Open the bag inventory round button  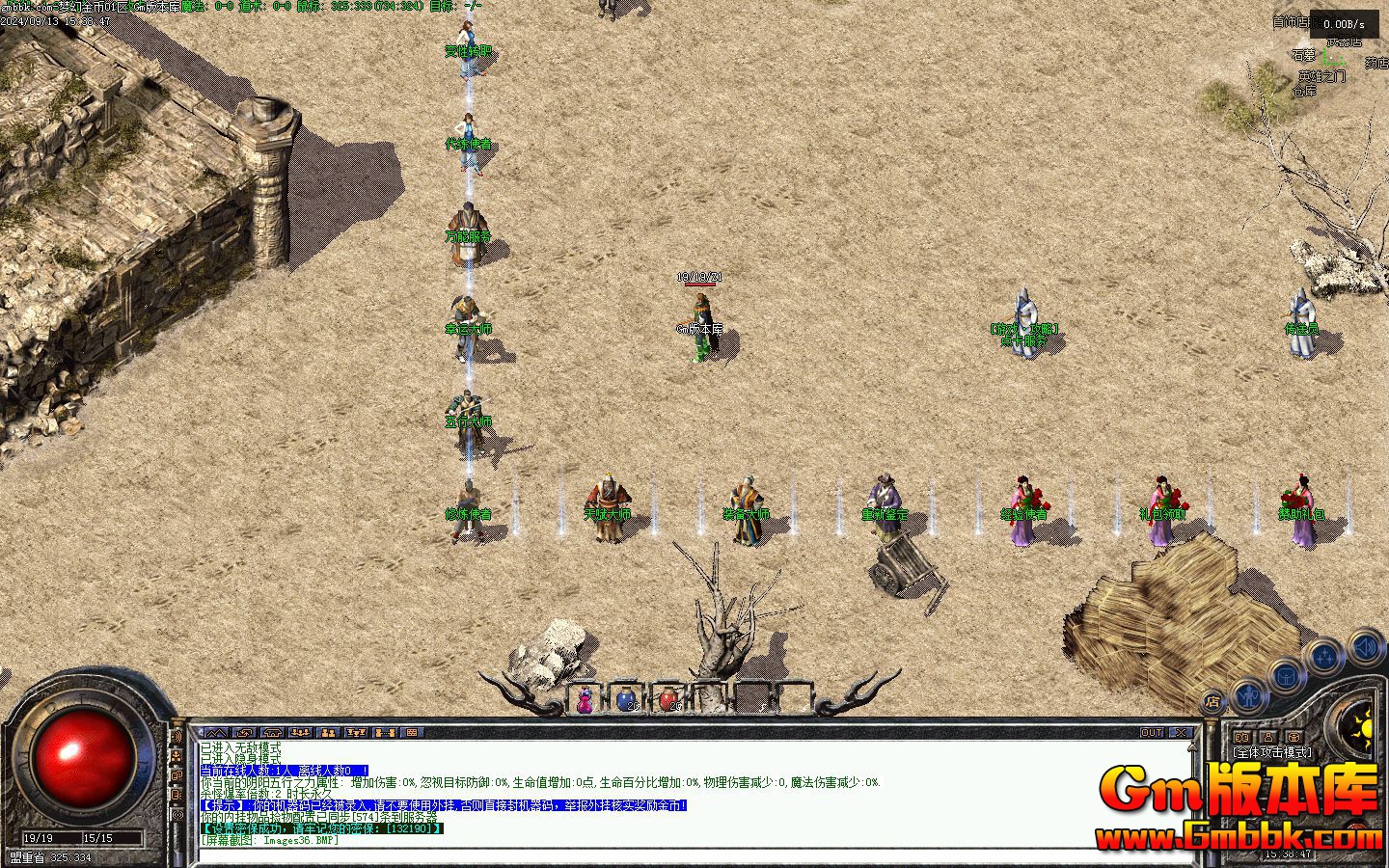[1287, 676]
